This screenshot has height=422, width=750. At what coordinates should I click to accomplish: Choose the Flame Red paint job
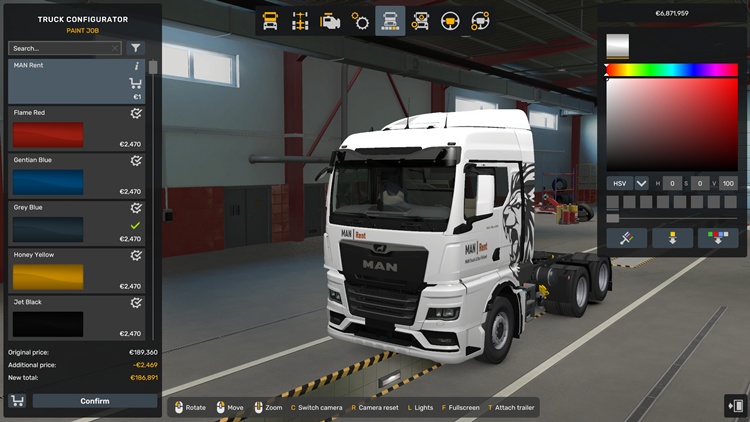[48, 134]
